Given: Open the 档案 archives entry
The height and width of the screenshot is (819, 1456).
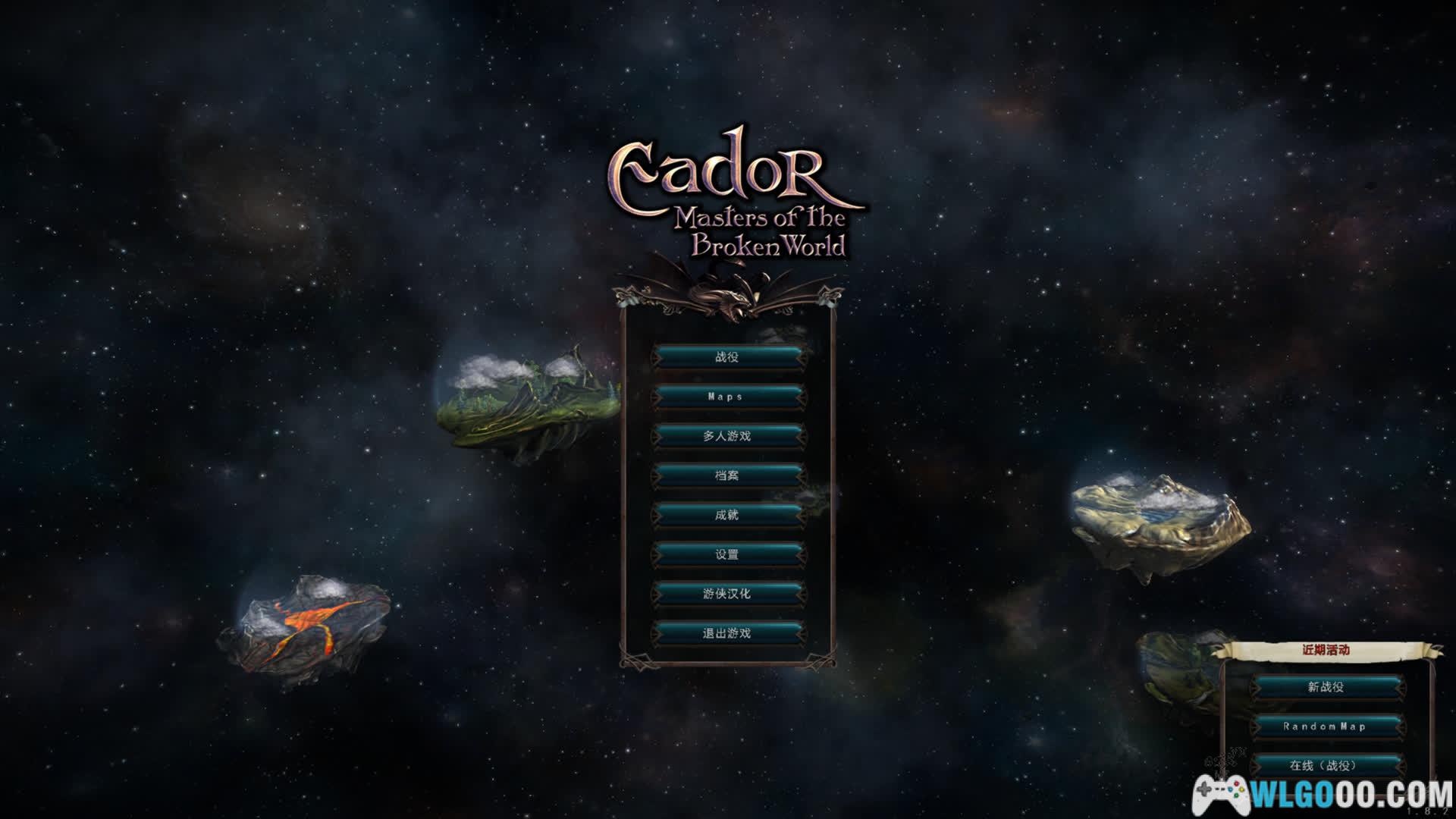Looking at the screenshot, I should 727,475.
